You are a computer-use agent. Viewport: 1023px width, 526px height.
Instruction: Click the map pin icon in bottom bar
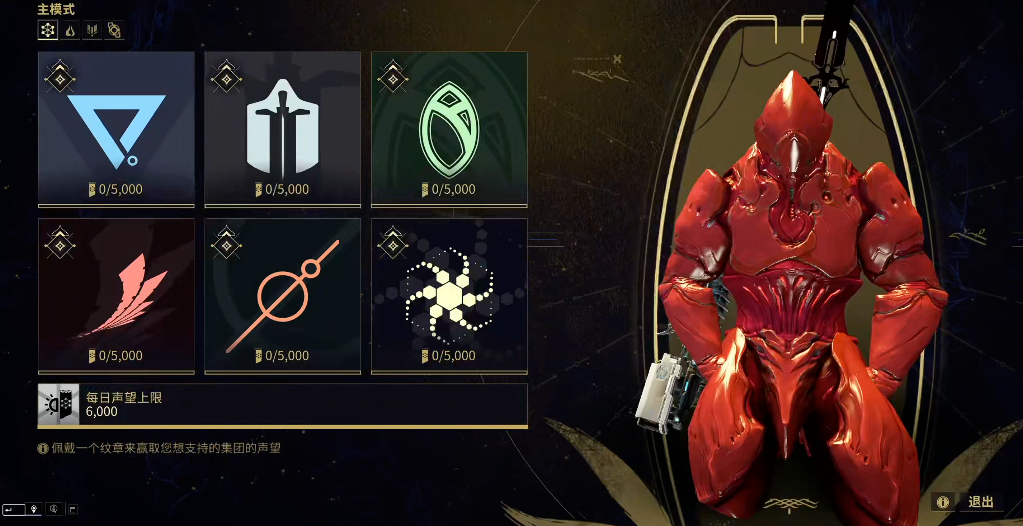pos(33,509)
